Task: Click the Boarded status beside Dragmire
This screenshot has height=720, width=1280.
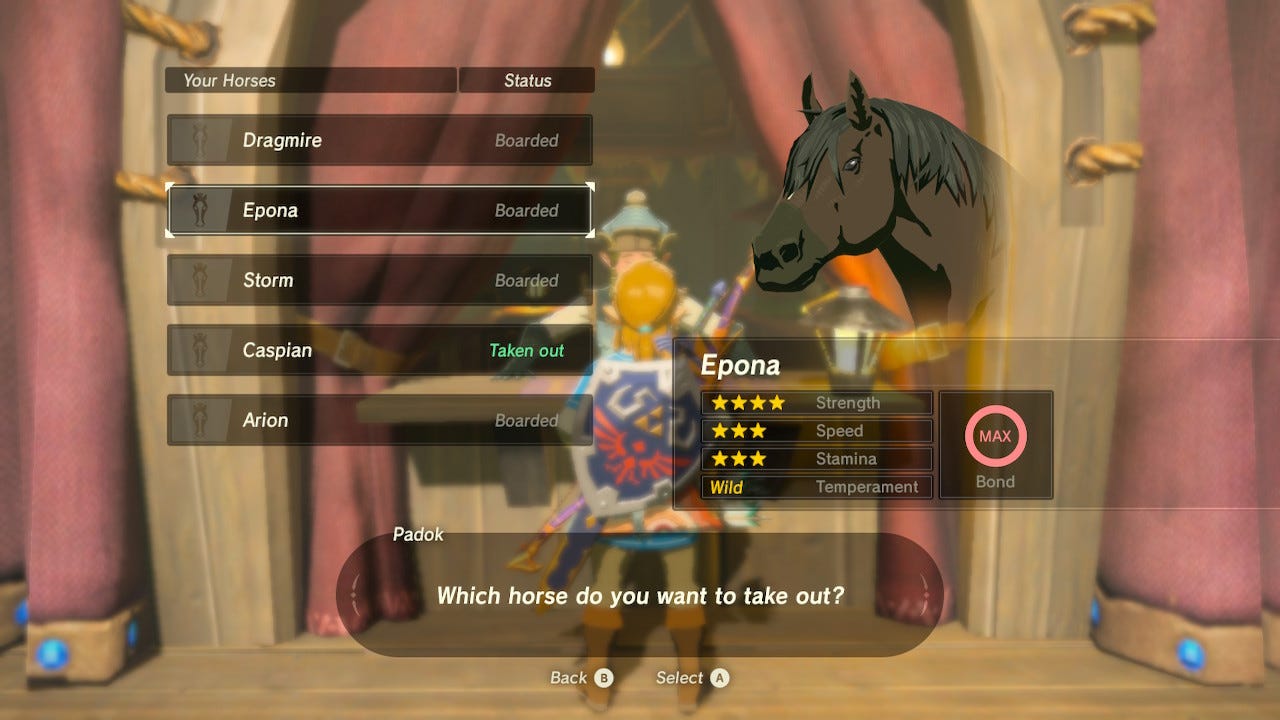Action: [x=528, y=140]
